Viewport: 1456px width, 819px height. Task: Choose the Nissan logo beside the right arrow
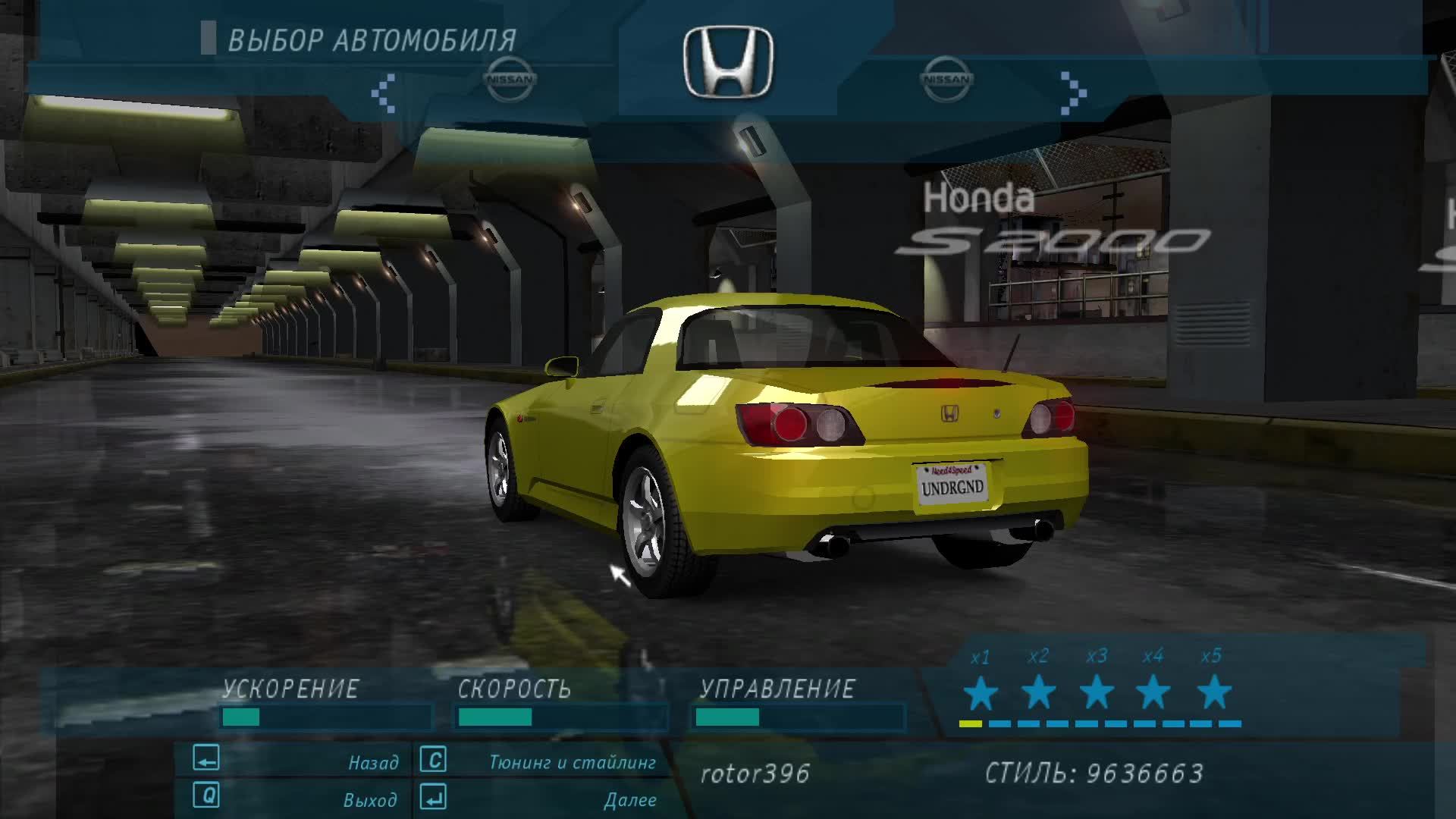coord(946,79)
